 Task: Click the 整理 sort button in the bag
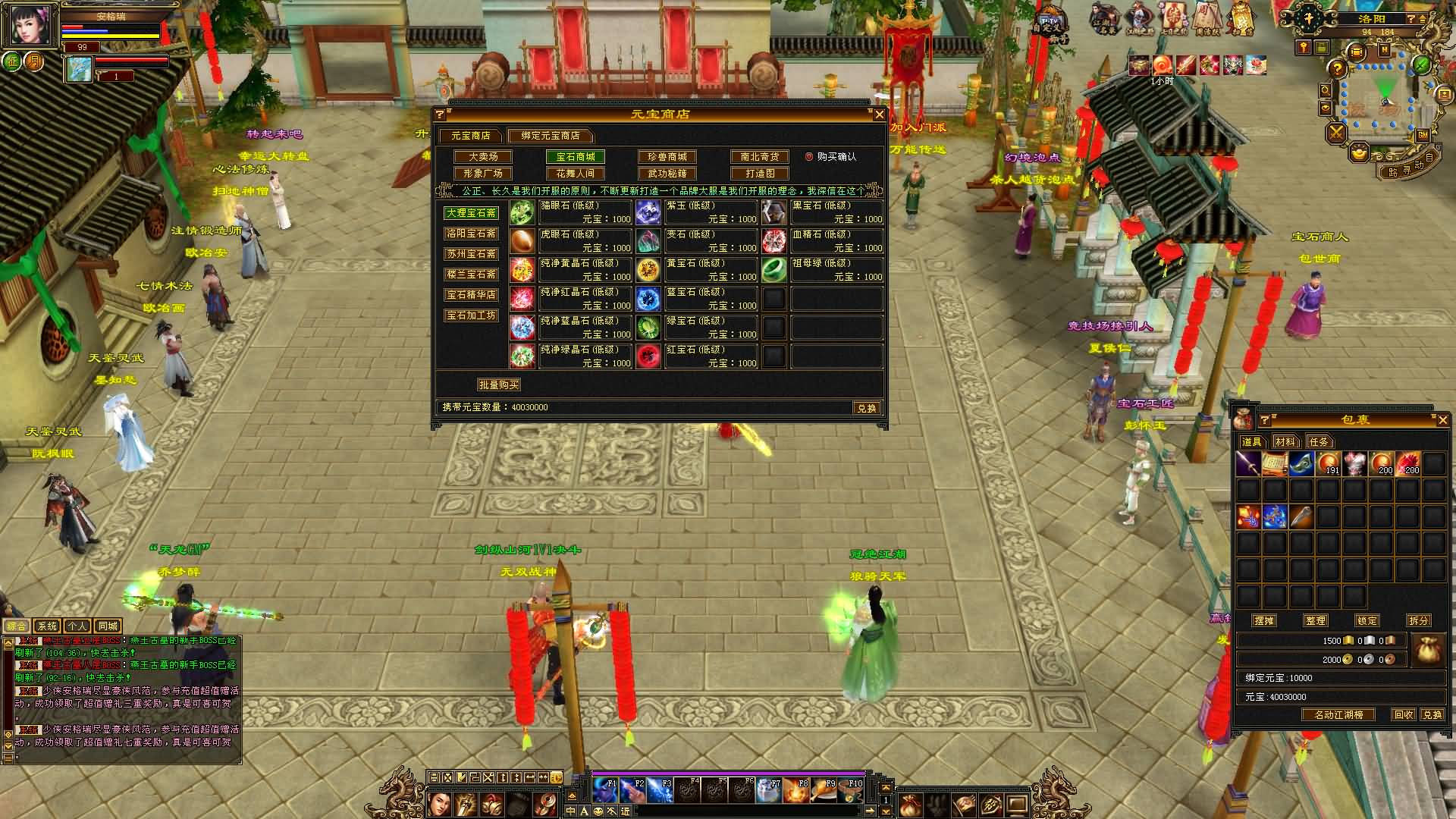tap(1316, 620)
